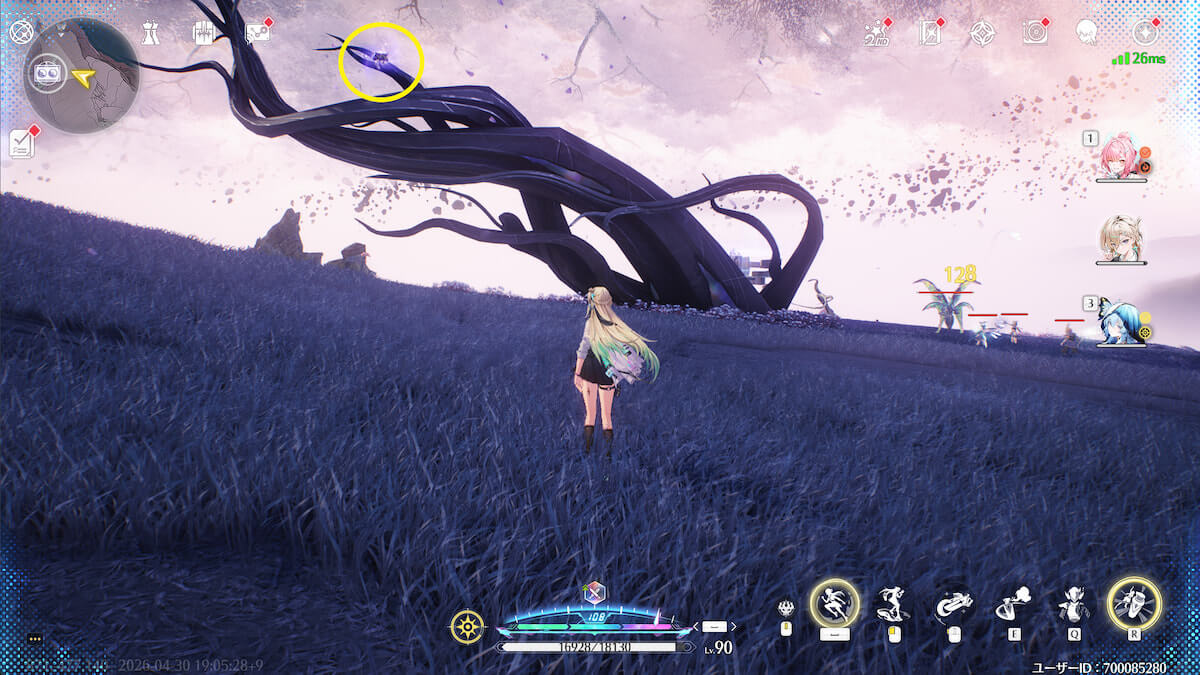
Task: Open the character head profile icon
Action: (1087, 33)
